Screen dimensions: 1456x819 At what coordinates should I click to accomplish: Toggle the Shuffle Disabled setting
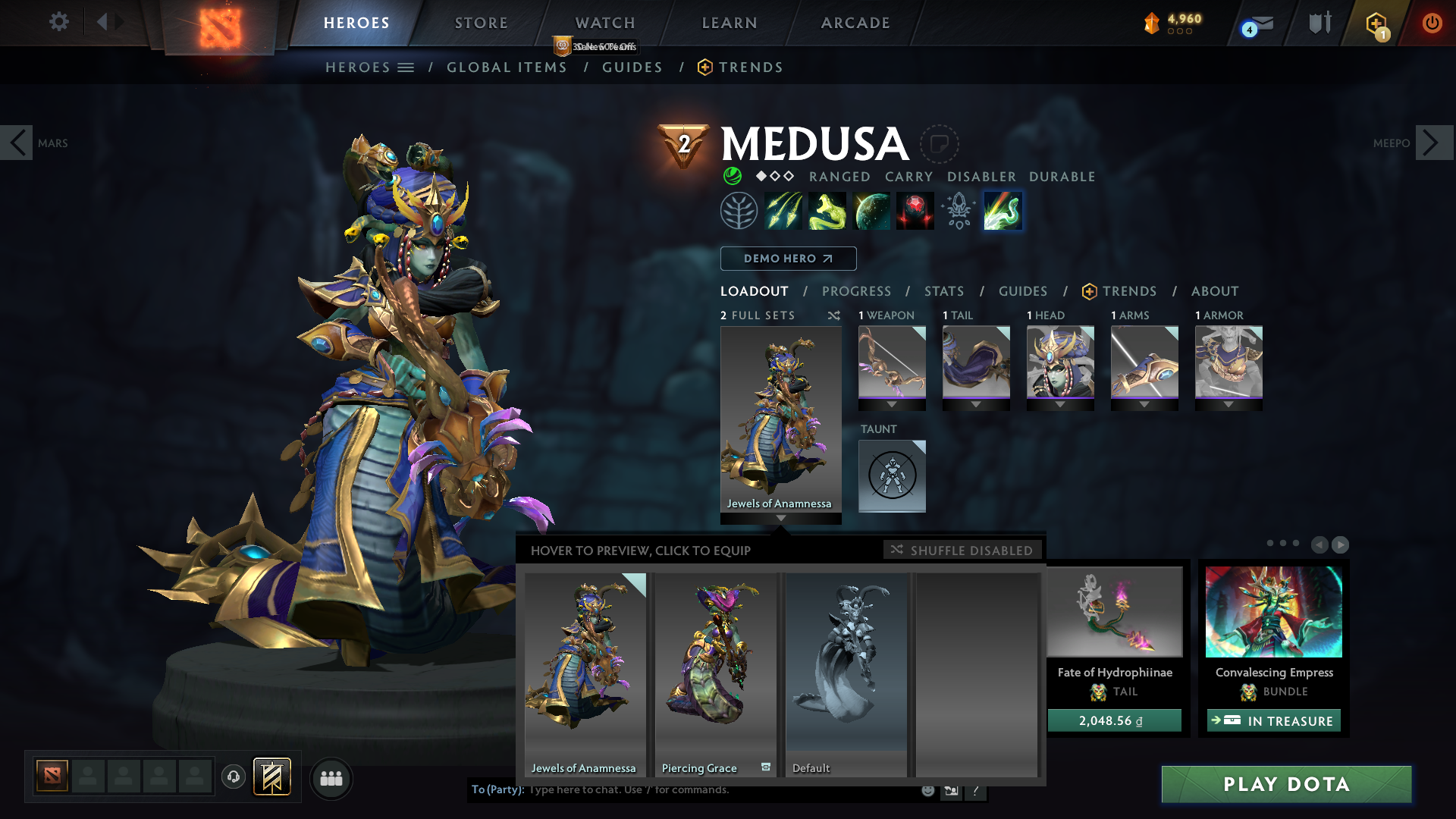[962, 550]
